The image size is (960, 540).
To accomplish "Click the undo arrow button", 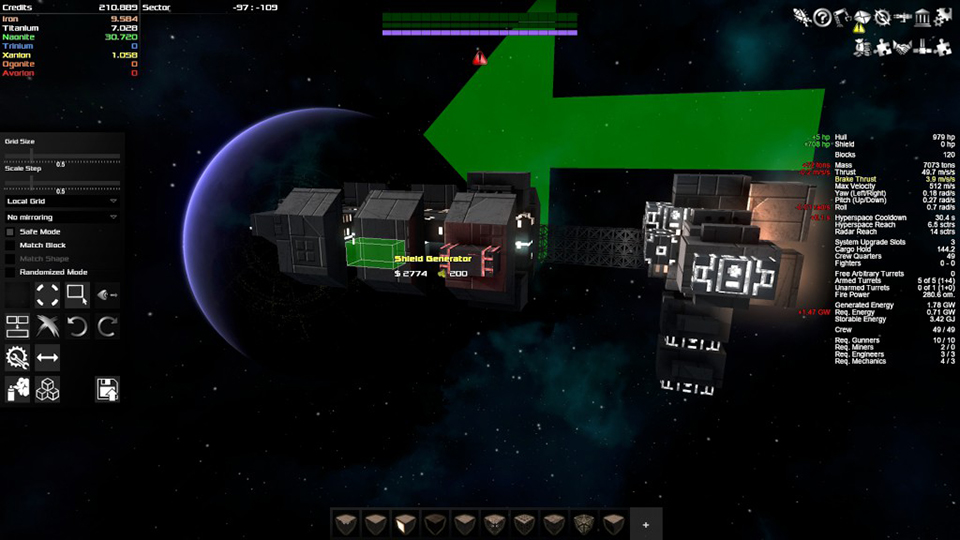I will [77, 326].
